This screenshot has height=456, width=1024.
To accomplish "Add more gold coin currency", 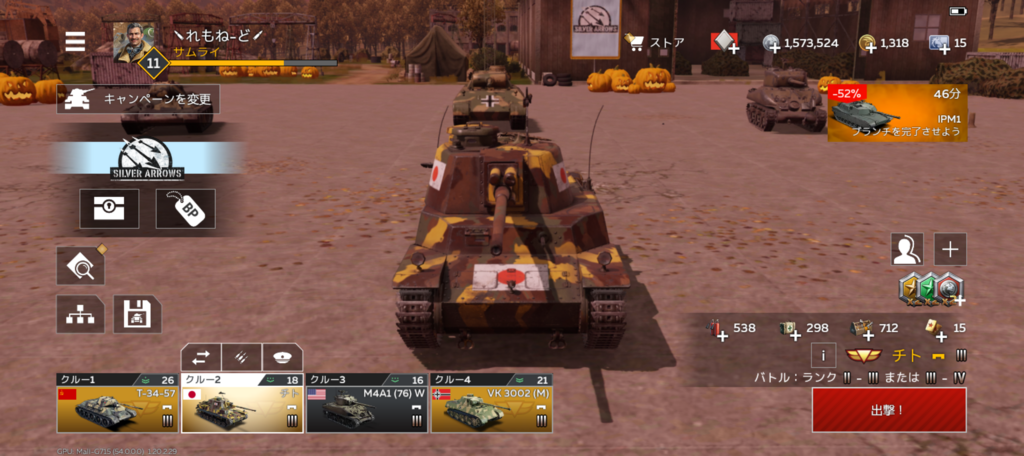I will point(868,43).
